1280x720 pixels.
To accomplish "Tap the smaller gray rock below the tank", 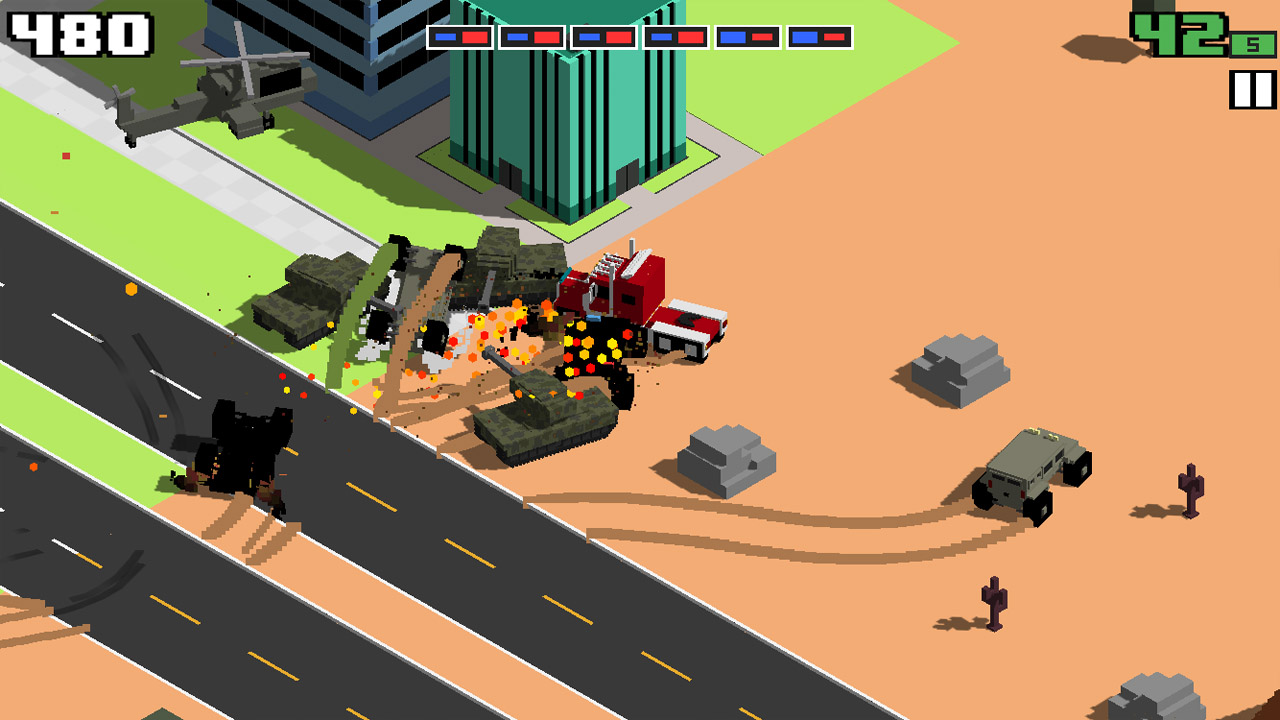I will pyautogui.click(x=725, y=460).
